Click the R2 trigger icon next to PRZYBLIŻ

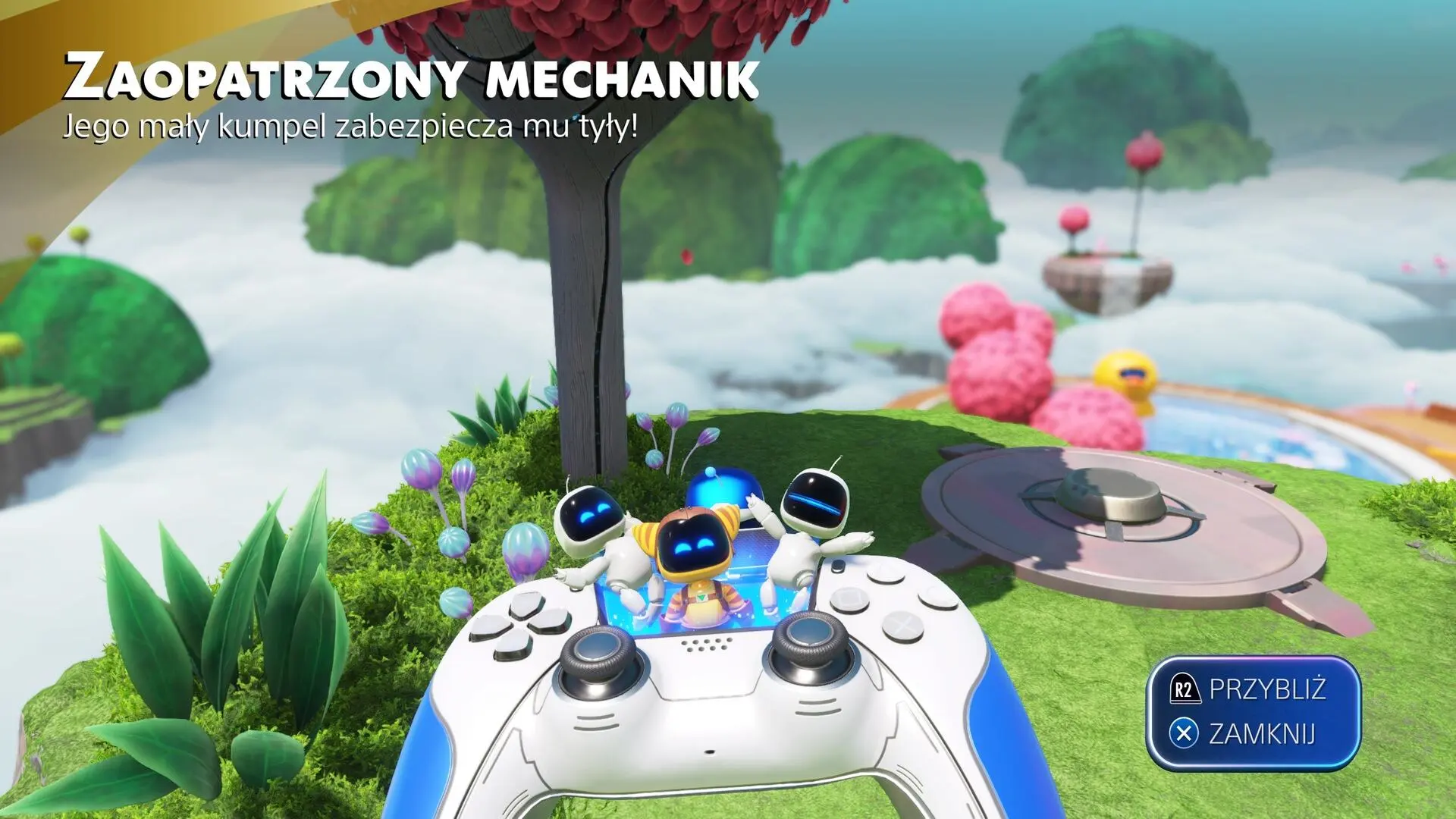1187,690
